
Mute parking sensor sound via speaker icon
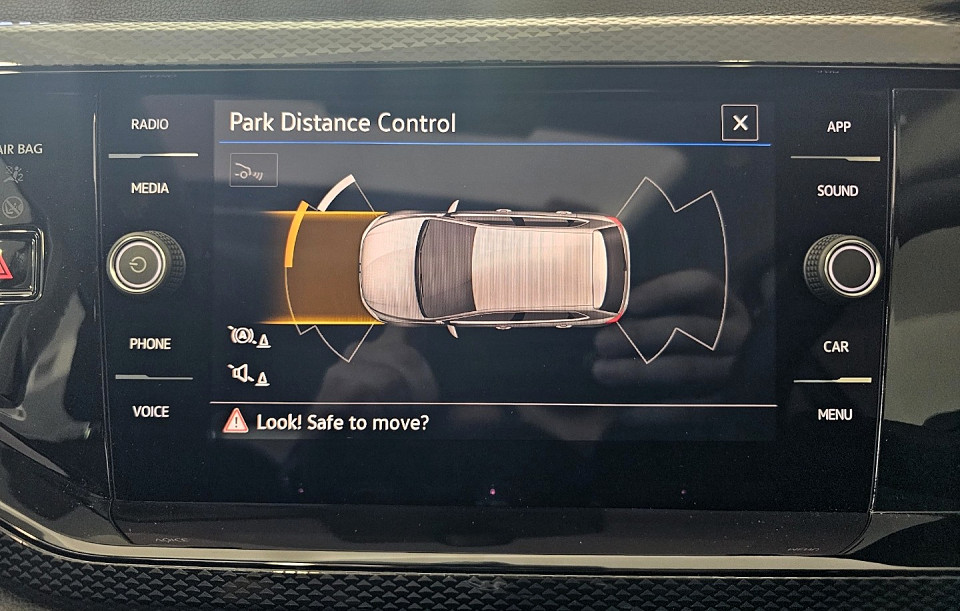pyautogui.click(x=247, y=375)
